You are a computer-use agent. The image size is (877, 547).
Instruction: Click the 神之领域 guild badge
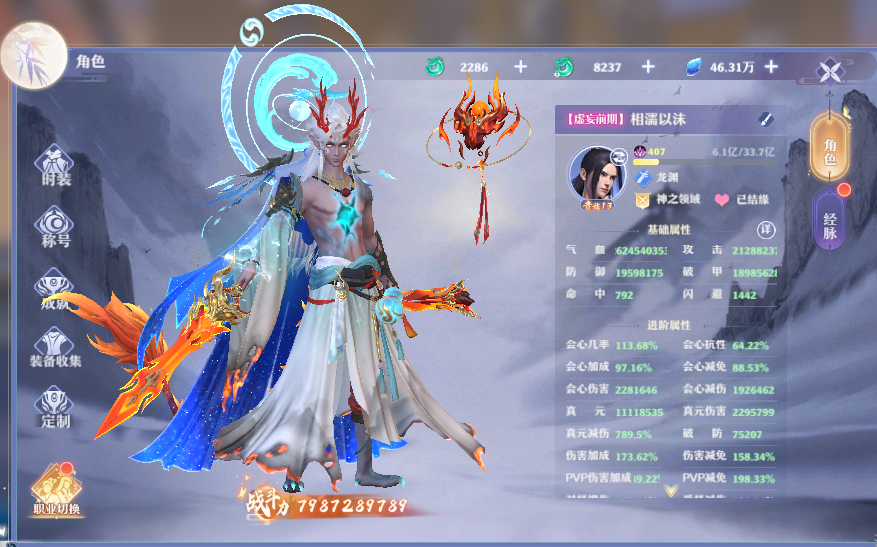pos(642,200)
